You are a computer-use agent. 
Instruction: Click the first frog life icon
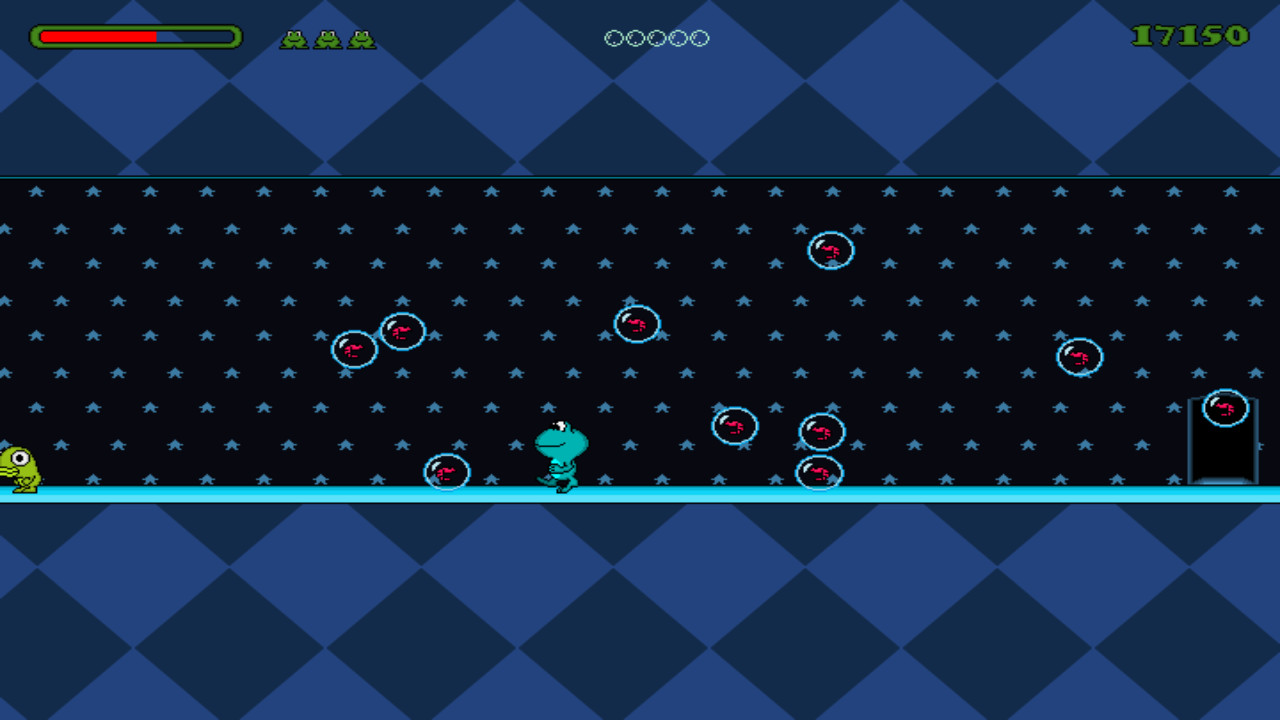[x=291, y=38]
